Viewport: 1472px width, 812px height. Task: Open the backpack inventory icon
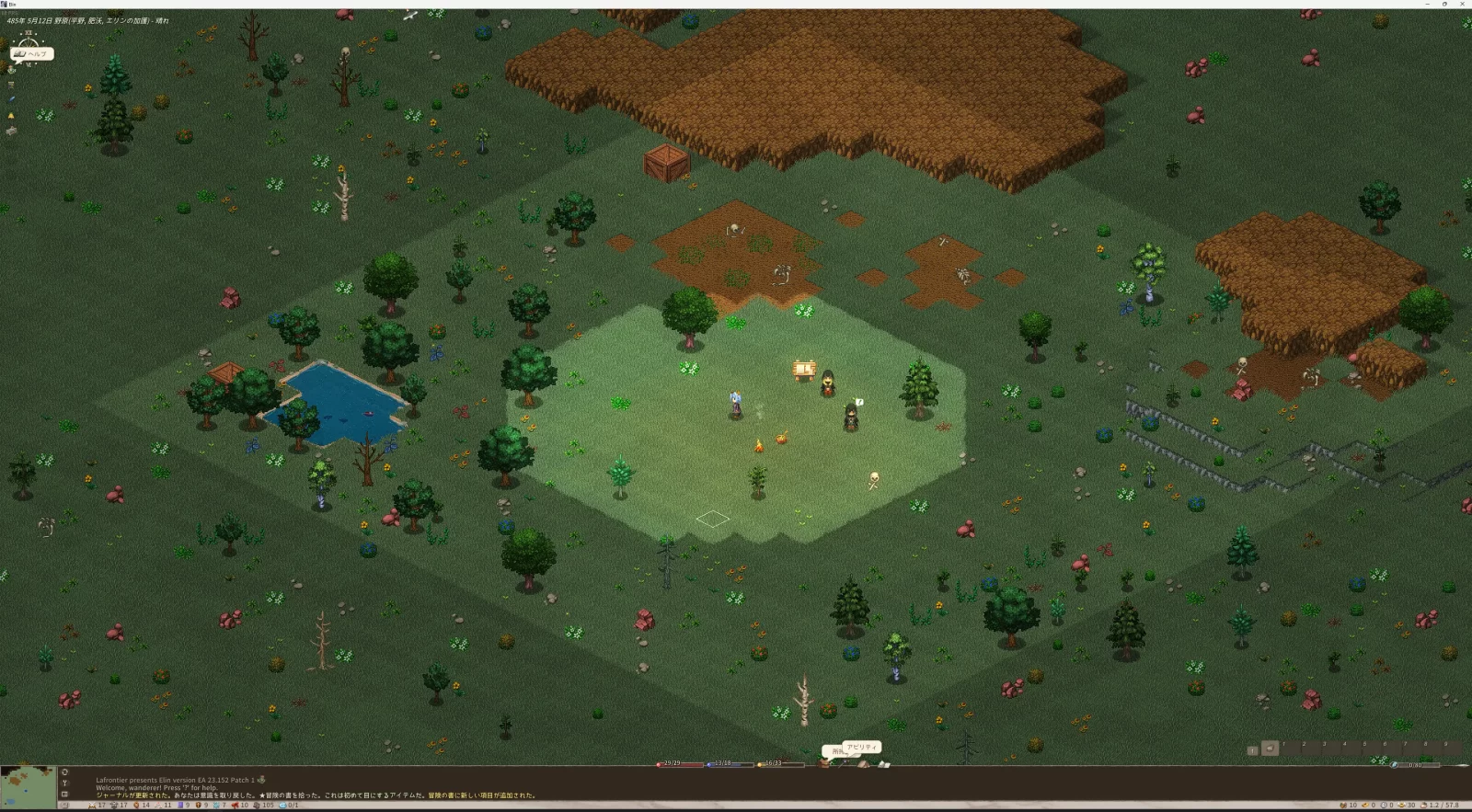825,762
